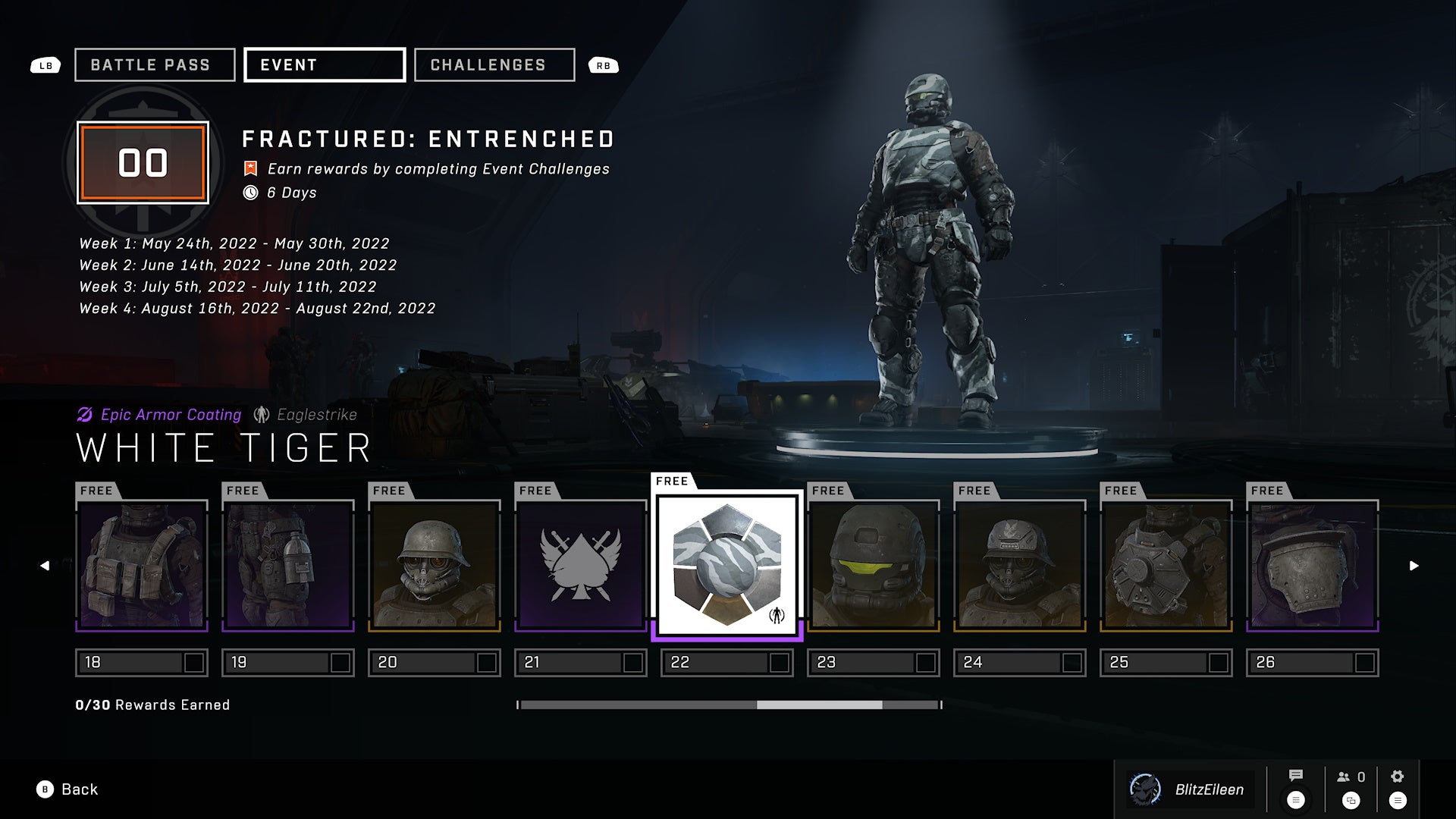The width and height of the screenshot is (1456, 819).
Task: Open the BlitzEileen player profile
Action: (x=1191, y=789)
